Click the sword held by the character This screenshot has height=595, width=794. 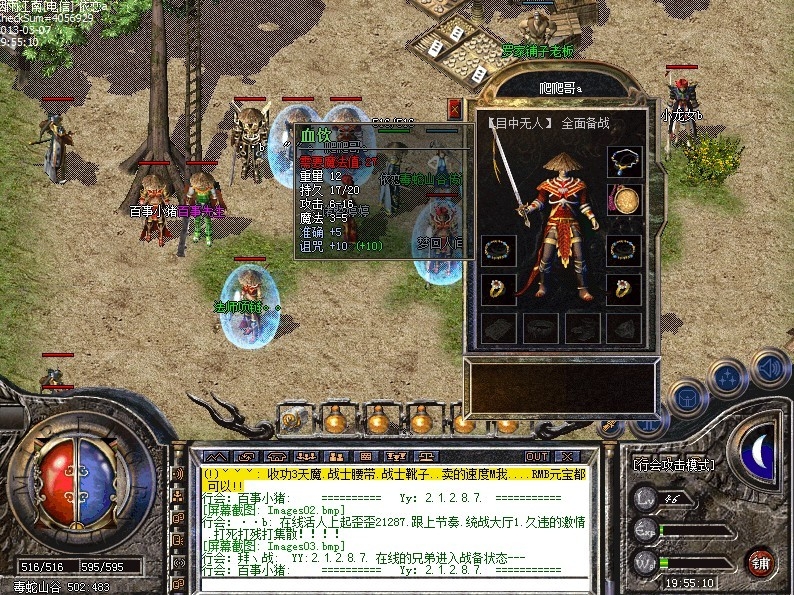[505, 175]
